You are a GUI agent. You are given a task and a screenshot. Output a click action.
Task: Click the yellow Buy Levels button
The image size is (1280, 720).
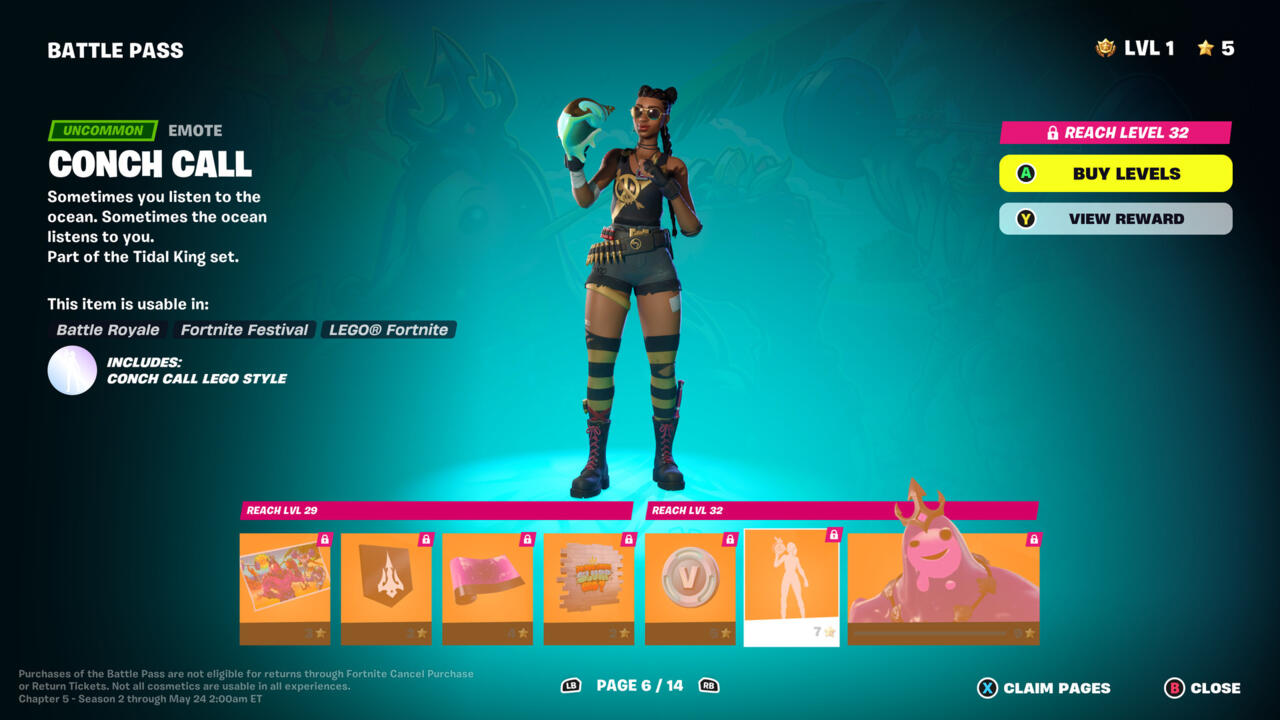pos(1115,173)
